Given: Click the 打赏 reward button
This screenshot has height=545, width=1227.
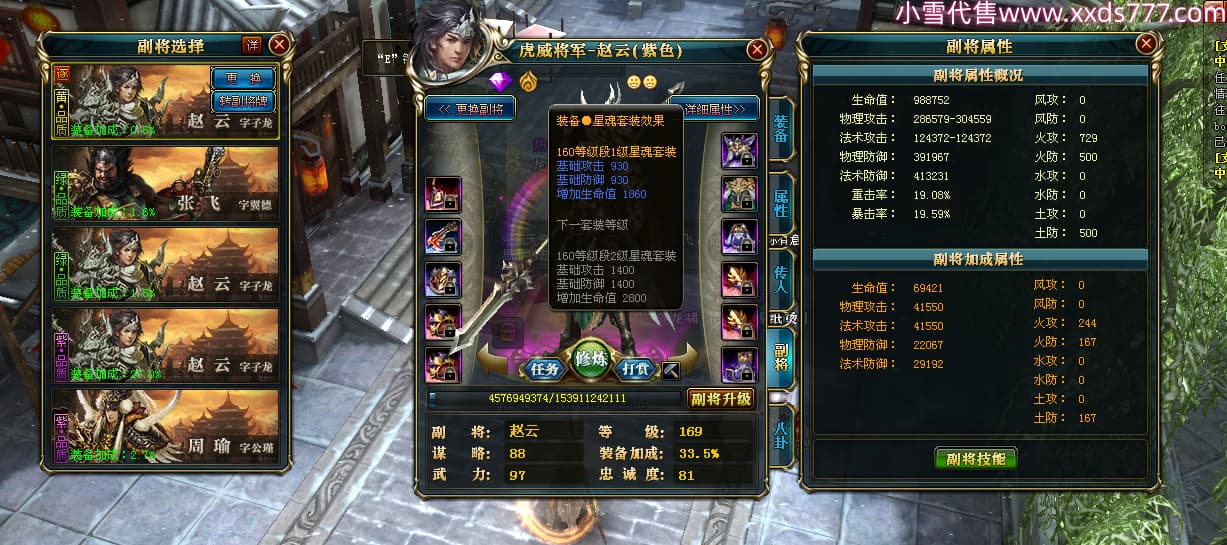Looking at the screenshot, I should 636,369.
